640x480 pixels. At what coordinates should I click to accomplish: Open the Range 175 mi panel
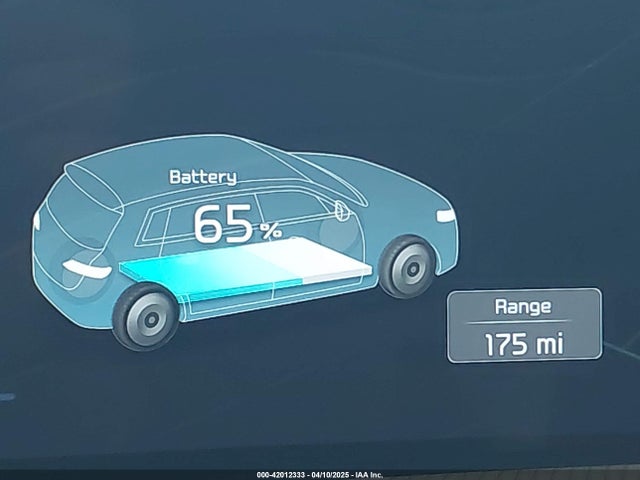[x=523, y=325]
